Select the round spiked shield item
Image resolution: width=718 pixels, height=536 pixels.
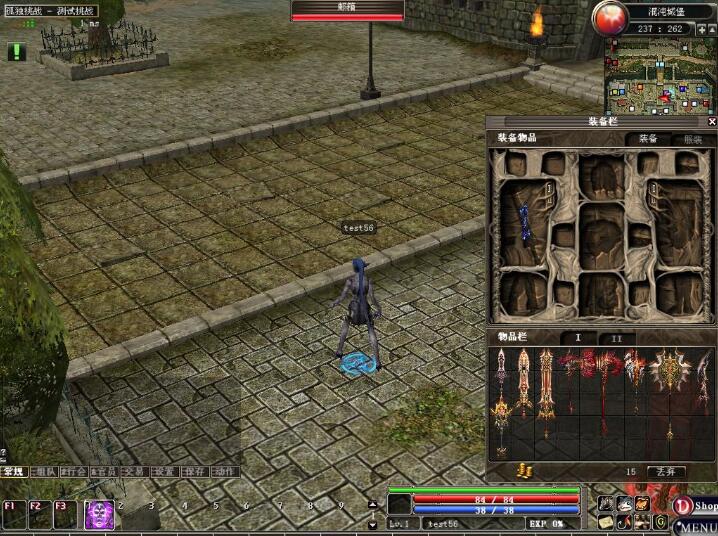[668, 368]
